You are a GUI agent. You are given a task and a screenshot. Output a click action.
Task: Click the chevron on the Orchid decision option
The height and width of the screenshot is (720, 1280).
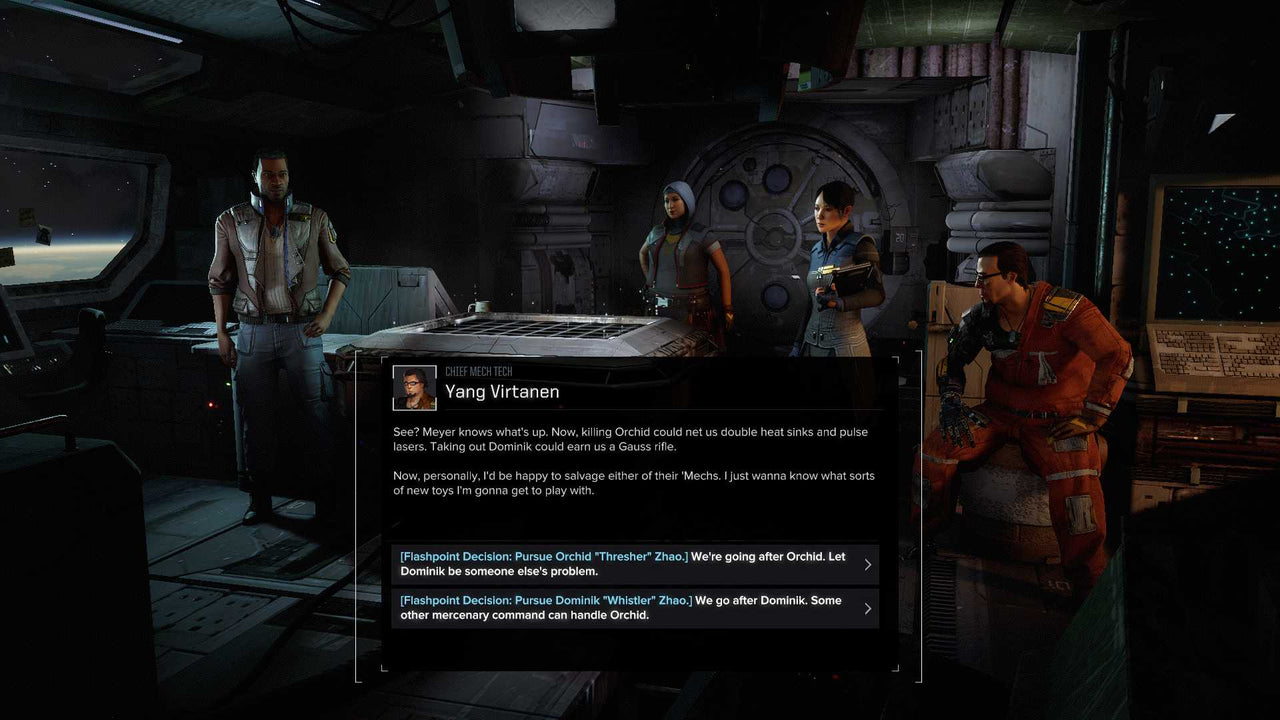pos(869,563)
